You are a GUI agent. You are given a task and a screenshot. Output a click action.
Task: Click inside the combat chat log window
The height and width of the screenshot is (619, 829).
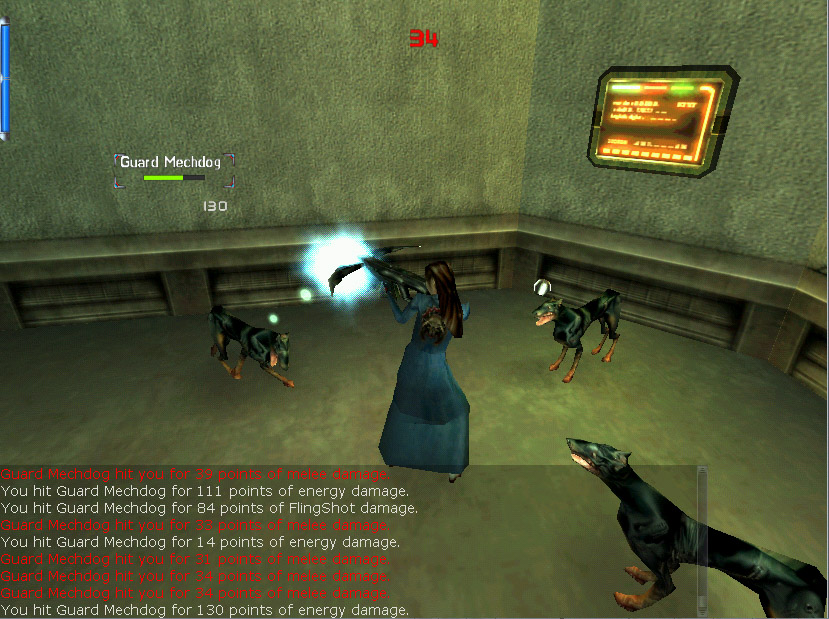300,542
